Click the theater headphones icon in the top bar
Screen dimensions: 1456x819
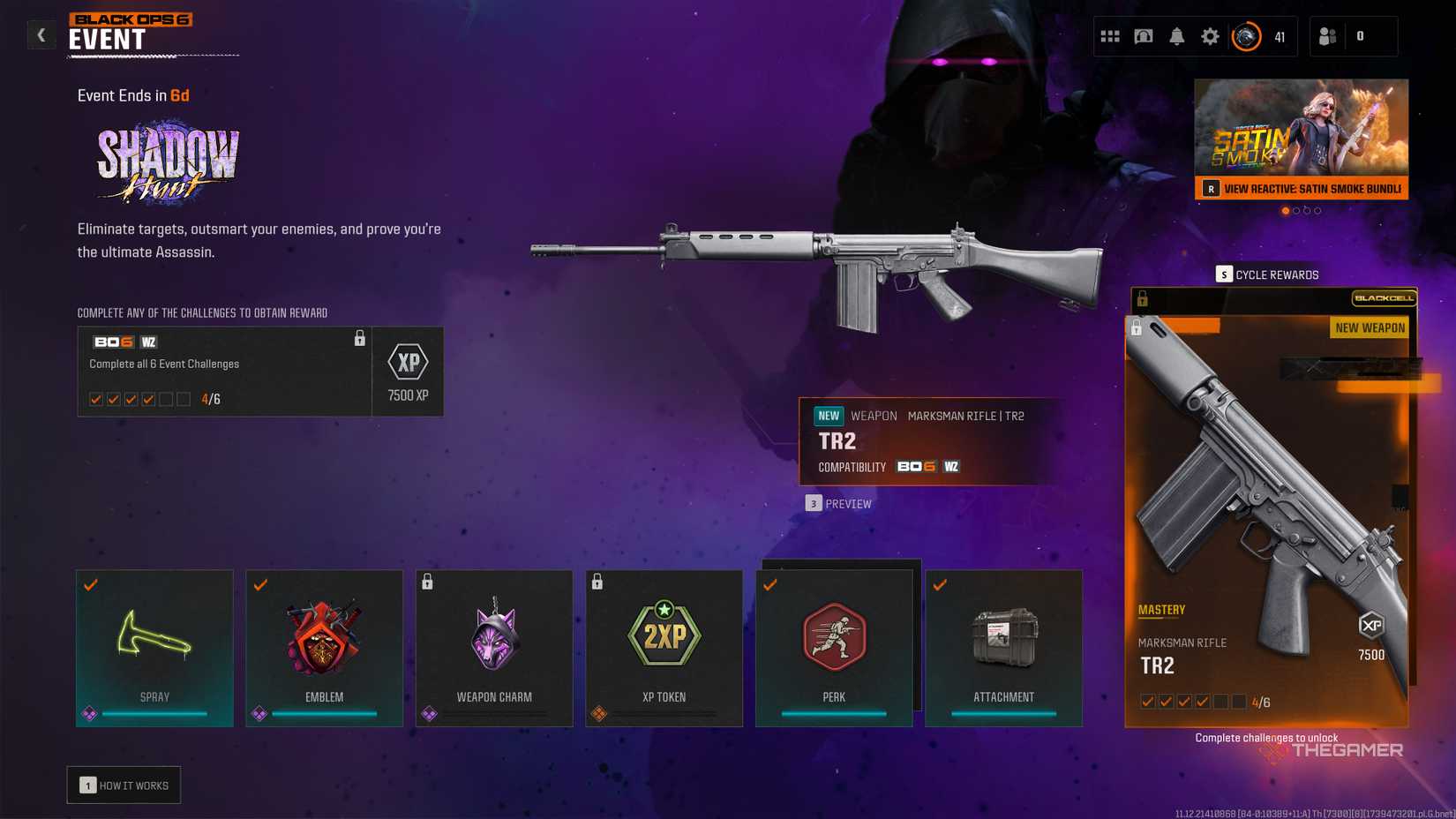(1143, 36)
